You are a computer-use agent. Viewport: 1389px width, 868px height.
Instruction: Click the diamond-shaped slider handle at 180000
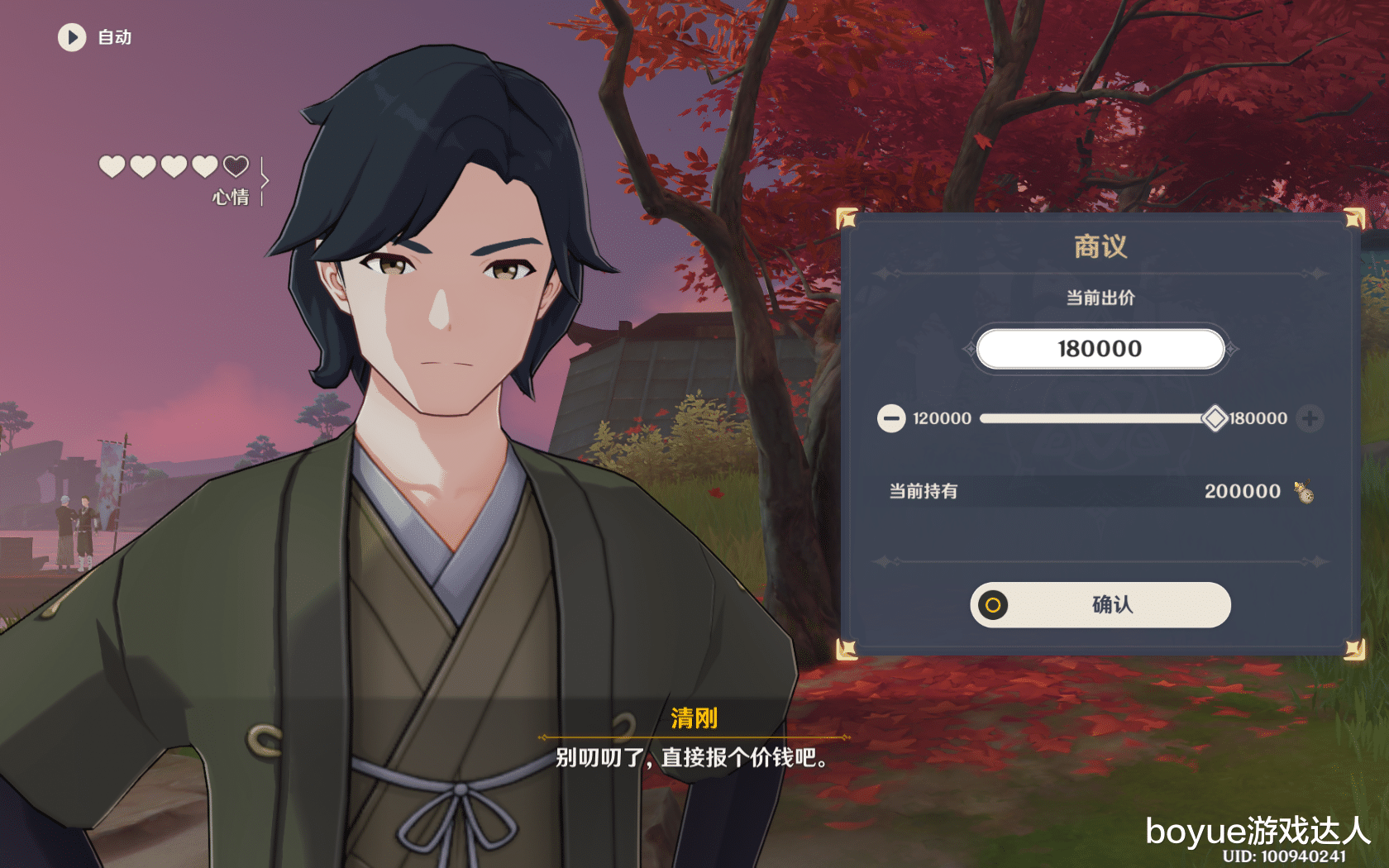click(x=1214, y=418)
